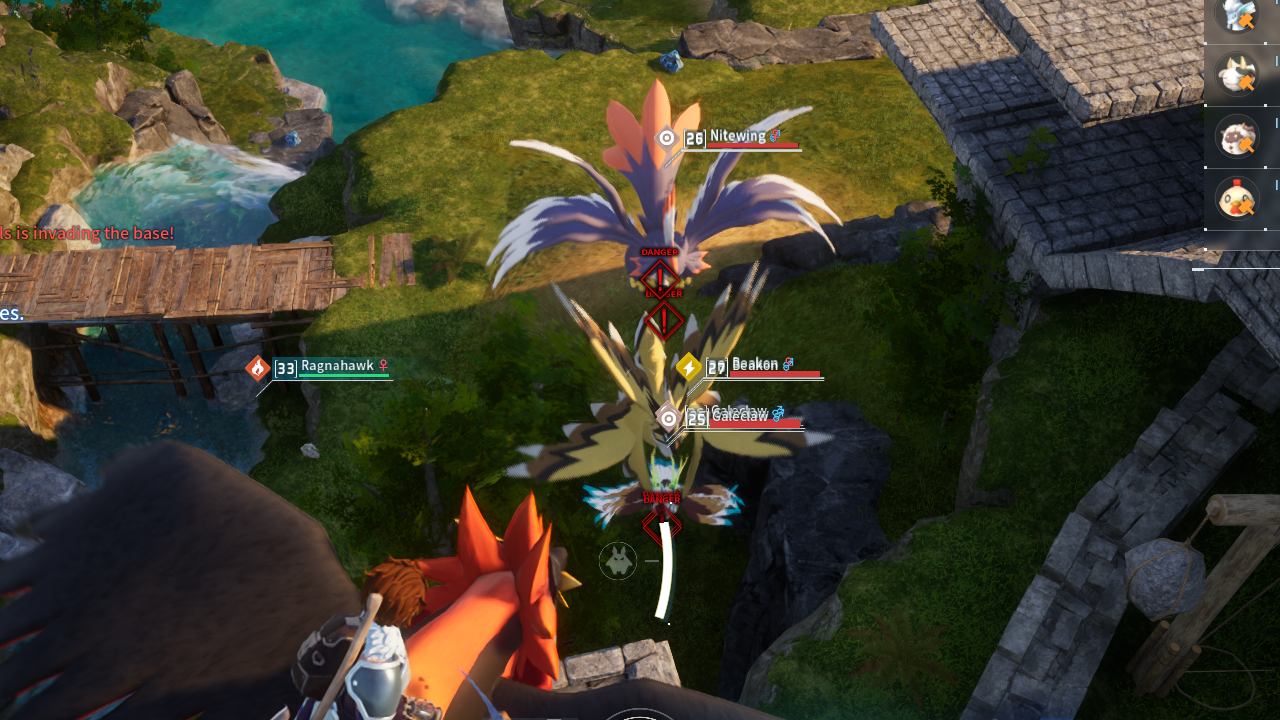
Task: Click the neutral element icon next to Galeclaw
Action: coord(668,416)
